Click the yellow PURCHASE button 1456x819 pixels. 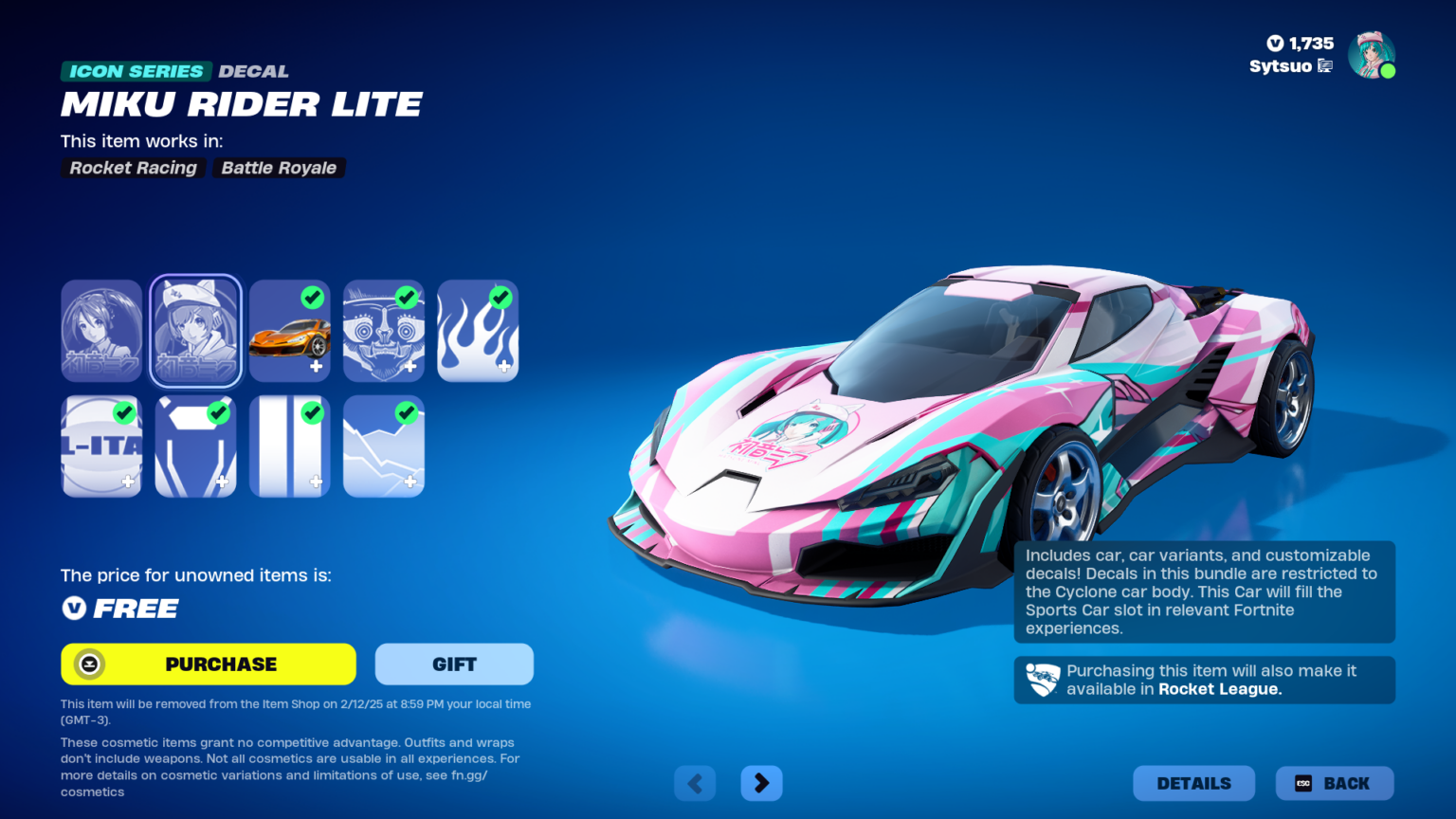pos(208,664)
